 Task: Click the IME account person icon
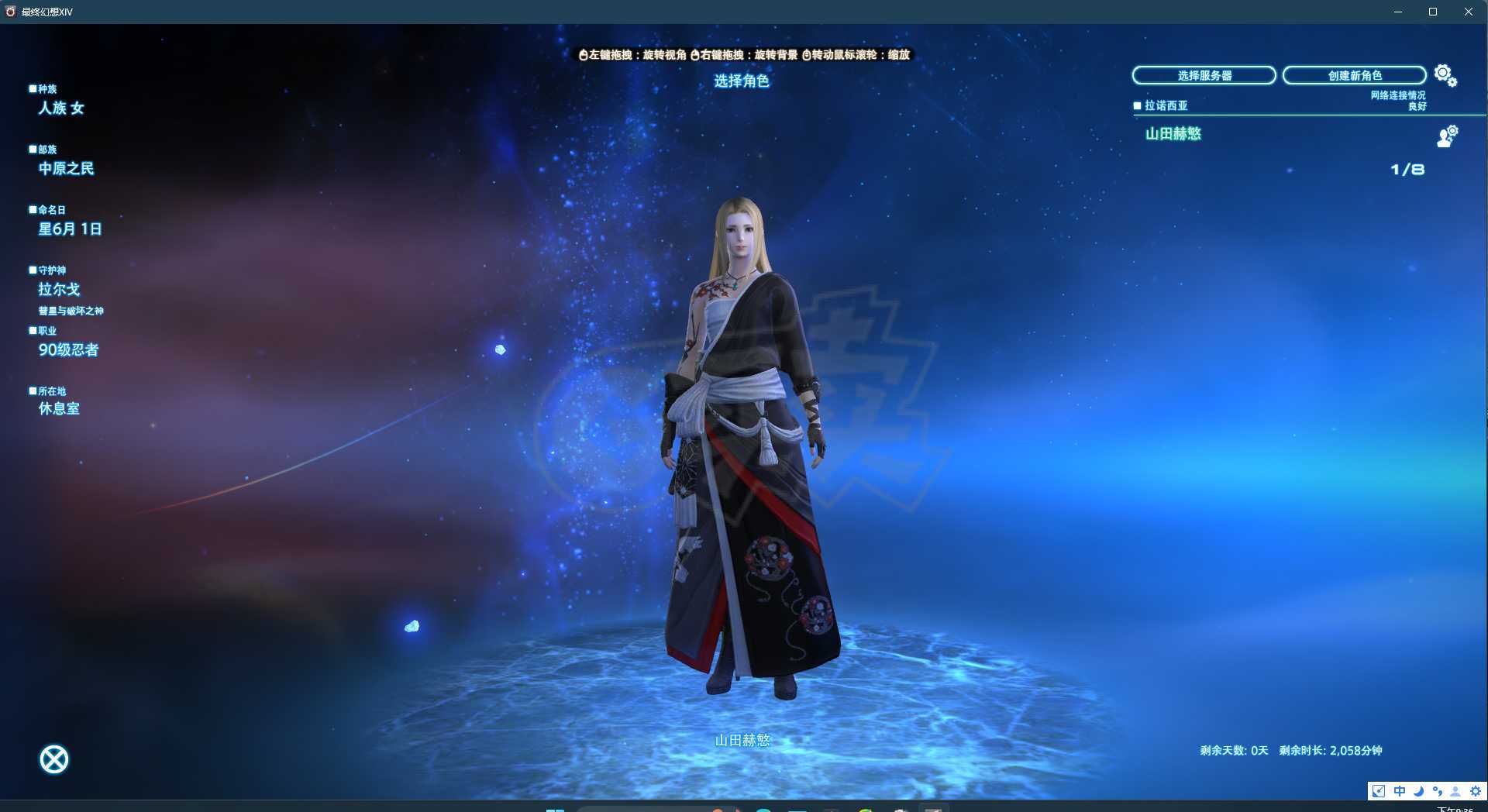coord(1455,791)
